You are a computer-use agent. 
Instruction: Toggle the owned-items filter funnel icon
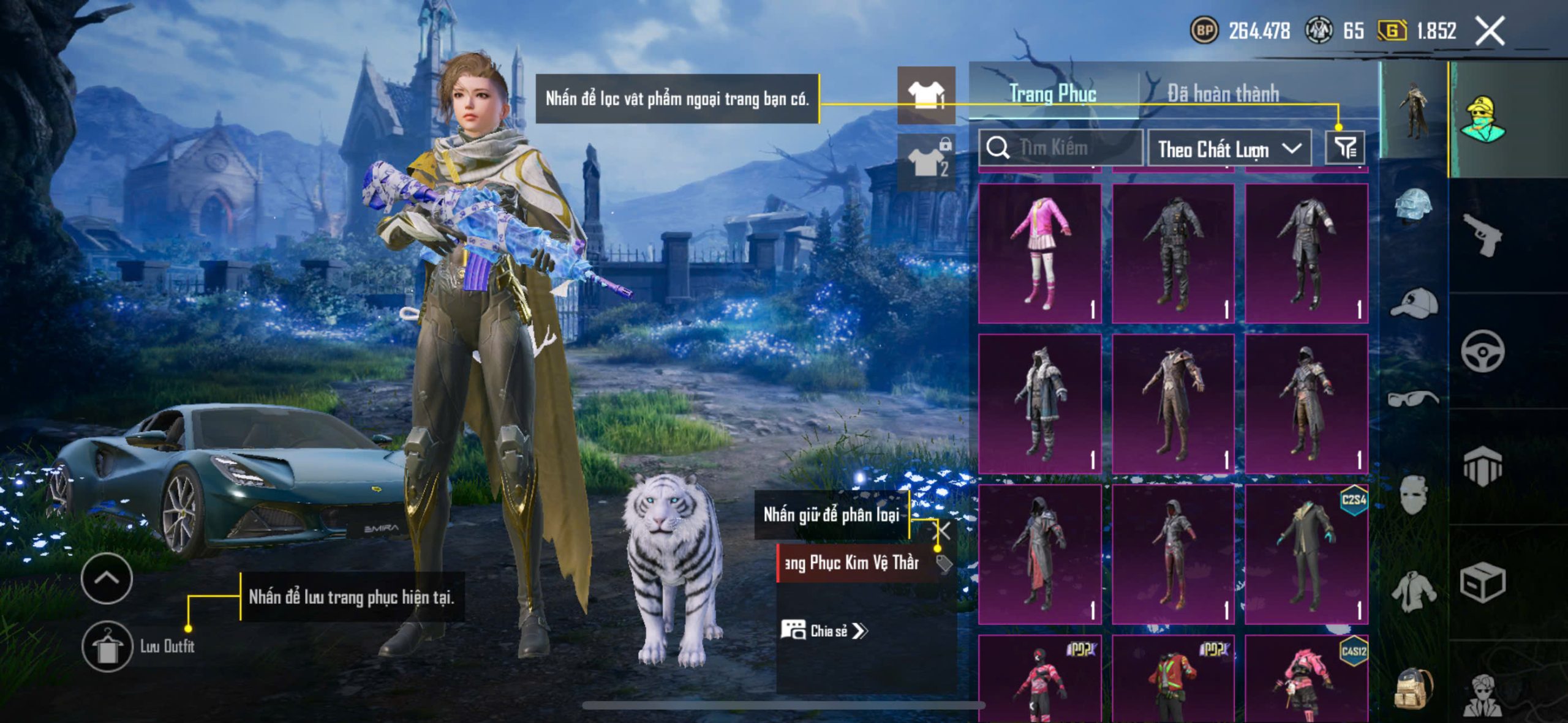click(1345, 148)
